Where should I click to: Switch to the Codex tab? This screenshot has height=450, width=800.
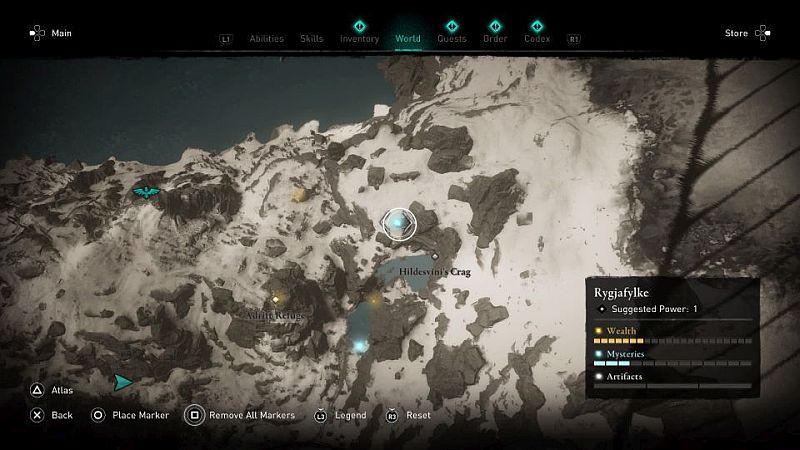[x=537, y=39]
